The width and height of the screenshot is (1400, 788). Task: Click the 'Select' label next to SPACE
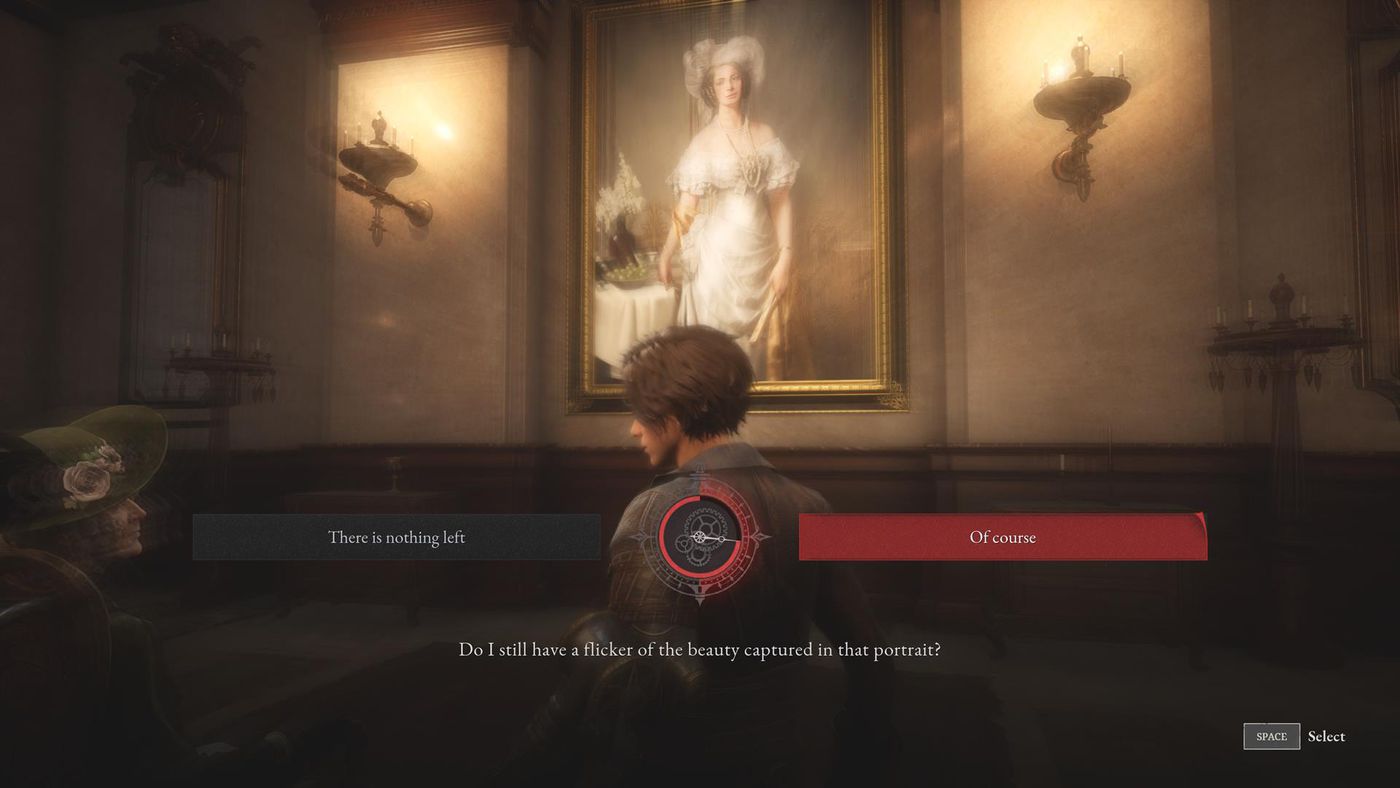[x=1327, y=736]
